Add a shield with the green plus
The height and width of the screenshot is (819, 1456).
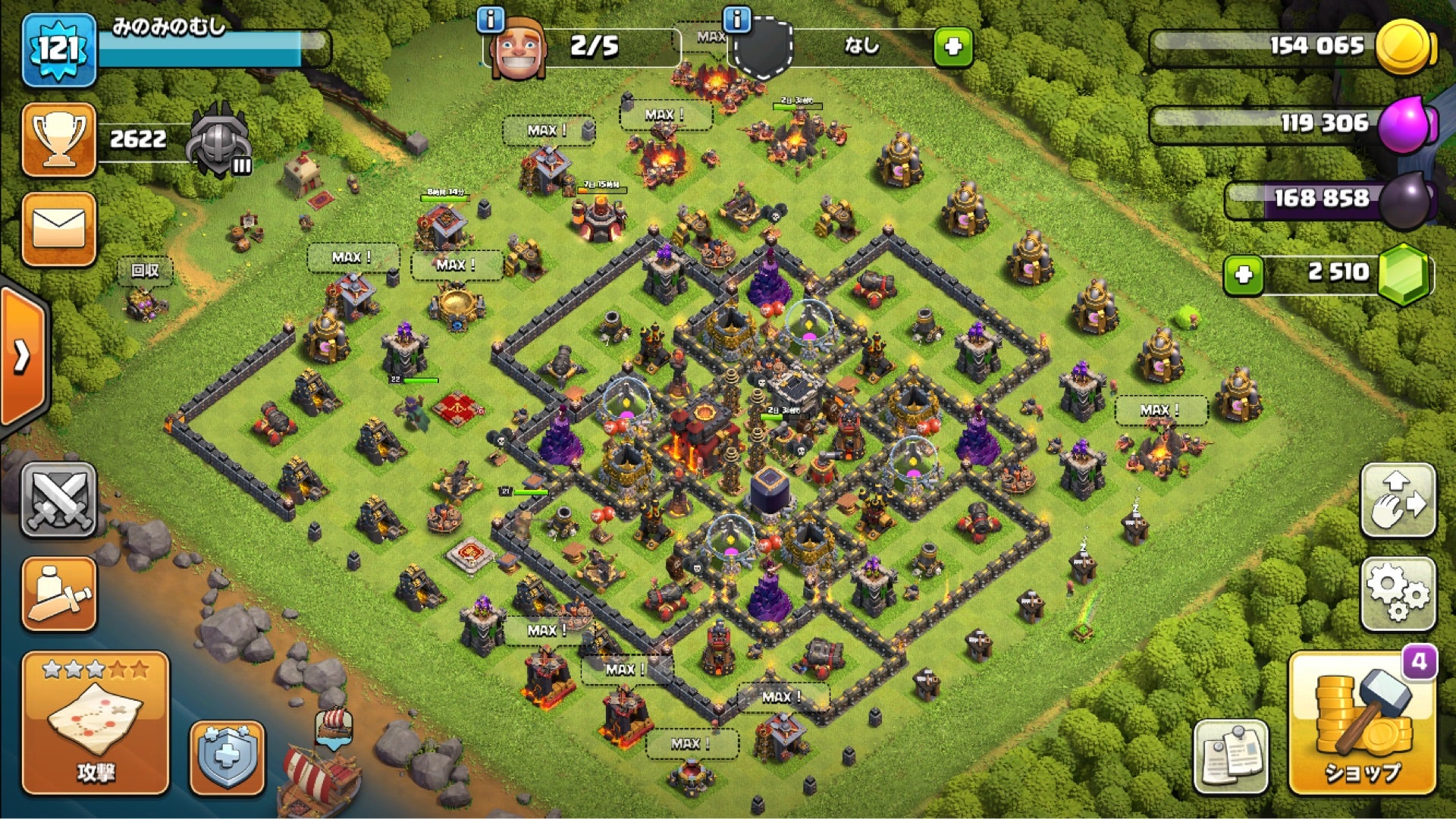[x=953, y=47]
